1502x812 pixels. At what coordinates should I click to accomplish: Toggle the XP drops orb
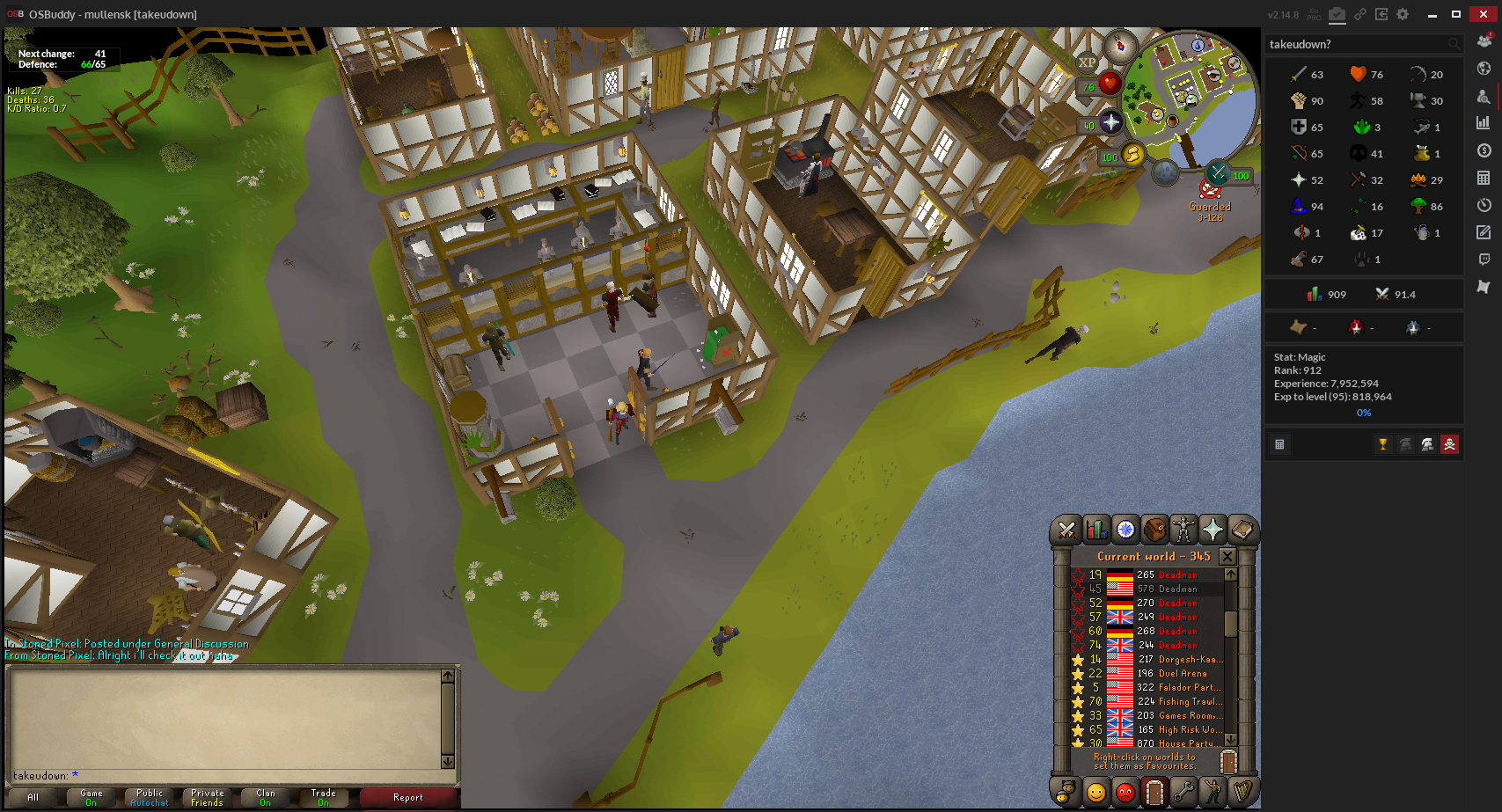tap(1087, 62)
